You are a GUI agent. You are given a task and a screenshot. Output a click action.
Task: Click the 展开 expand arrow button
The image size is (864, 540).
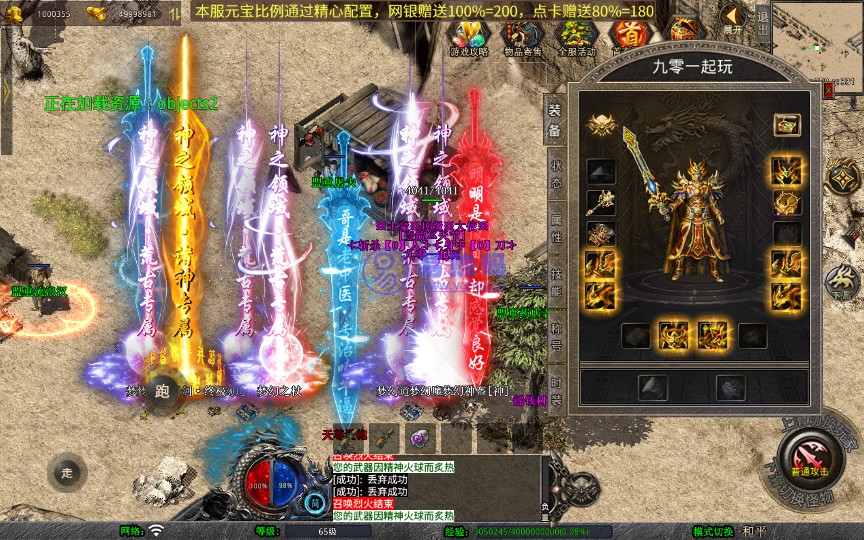733,18
